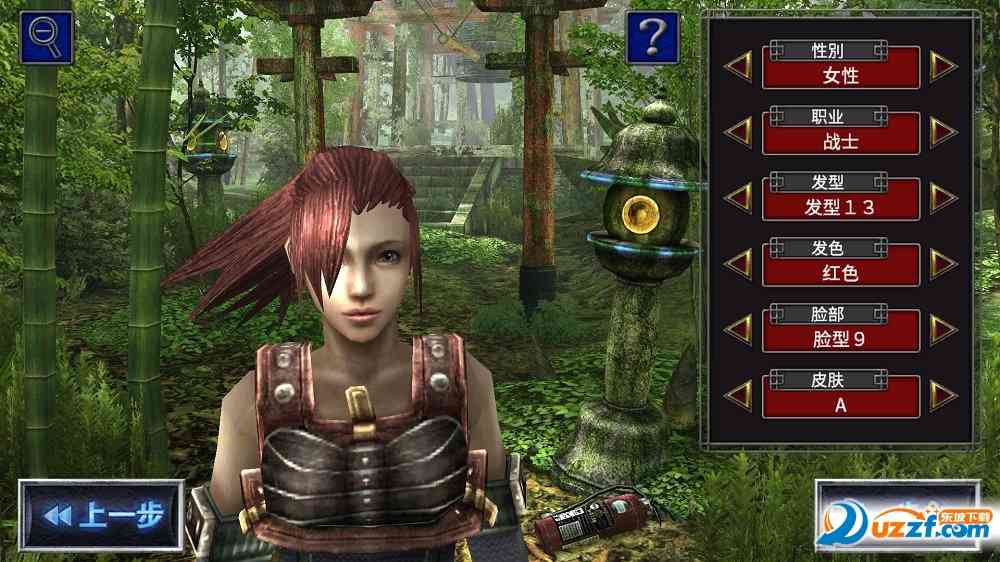
Task: Choose previous 发型 with left arrow
Action: pyautogui.click(x=739, y=198)
